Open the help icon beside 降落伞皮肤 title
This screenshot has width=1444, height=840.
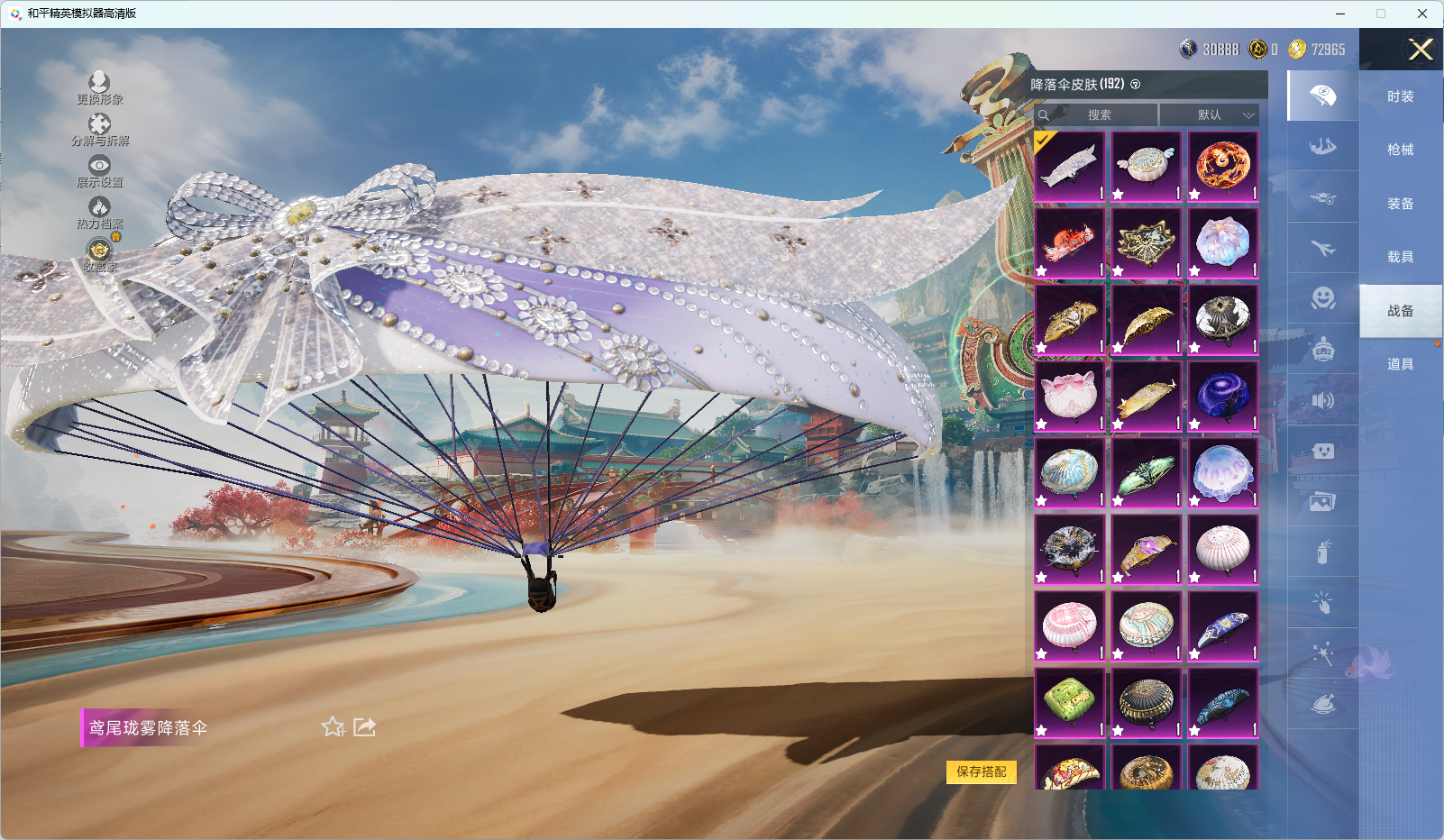(x=1136, y=85)
